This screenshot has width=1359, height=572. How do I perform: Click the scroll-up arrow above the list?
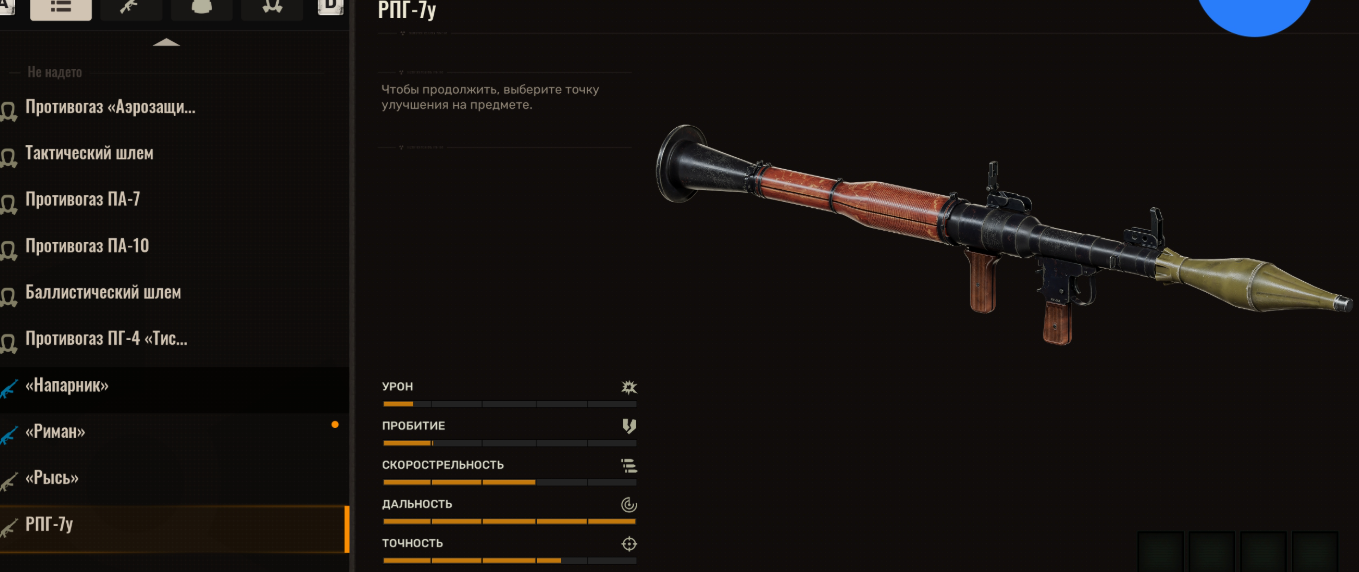tap(166, 43)
